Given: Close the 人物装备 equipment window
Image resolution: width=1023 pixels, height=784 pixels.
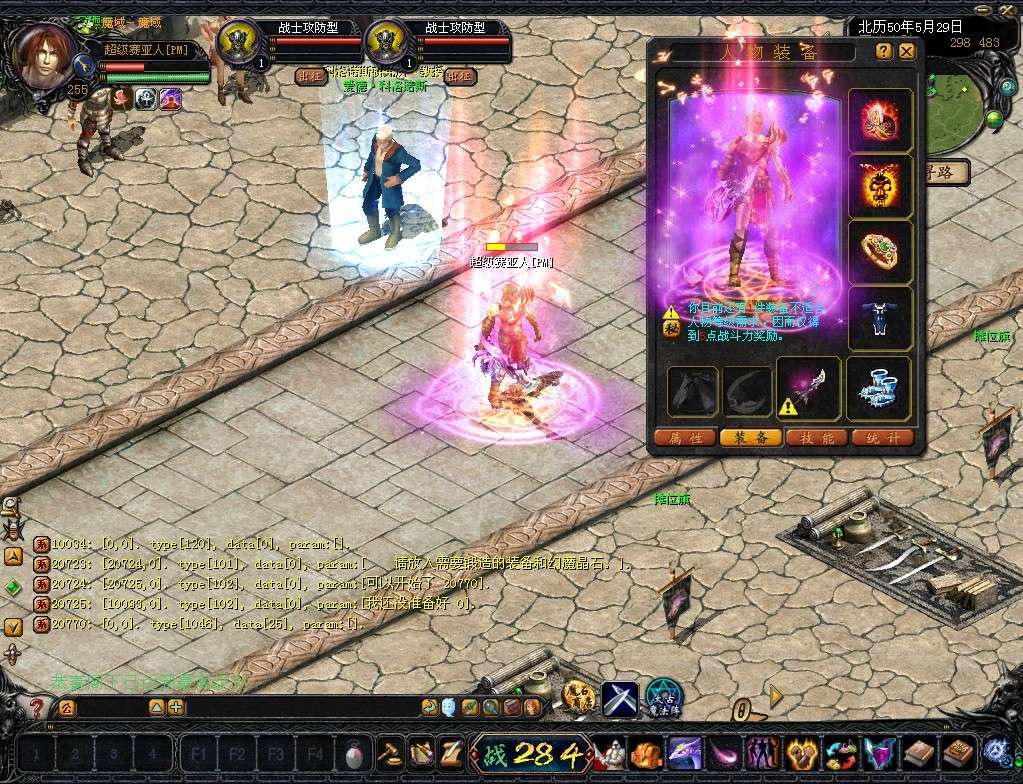Looking at the screenshot, I should 907,51.
